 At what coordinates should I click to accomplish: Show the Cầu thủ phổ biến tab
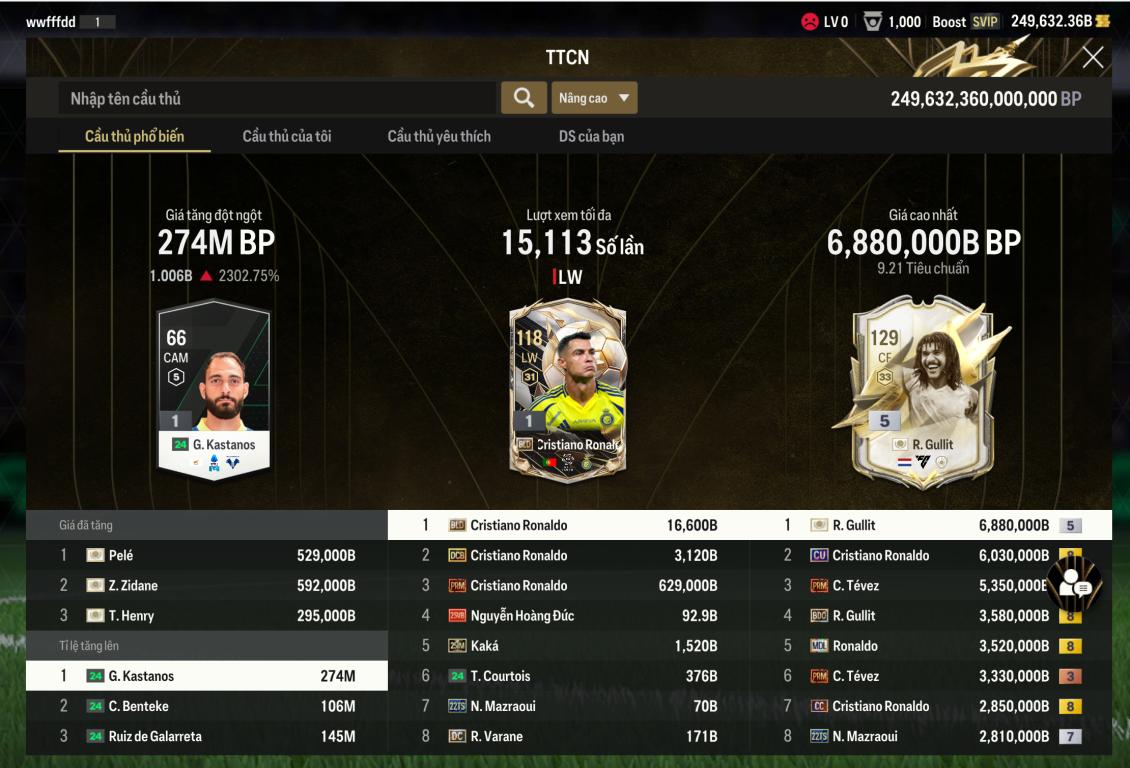134,136
